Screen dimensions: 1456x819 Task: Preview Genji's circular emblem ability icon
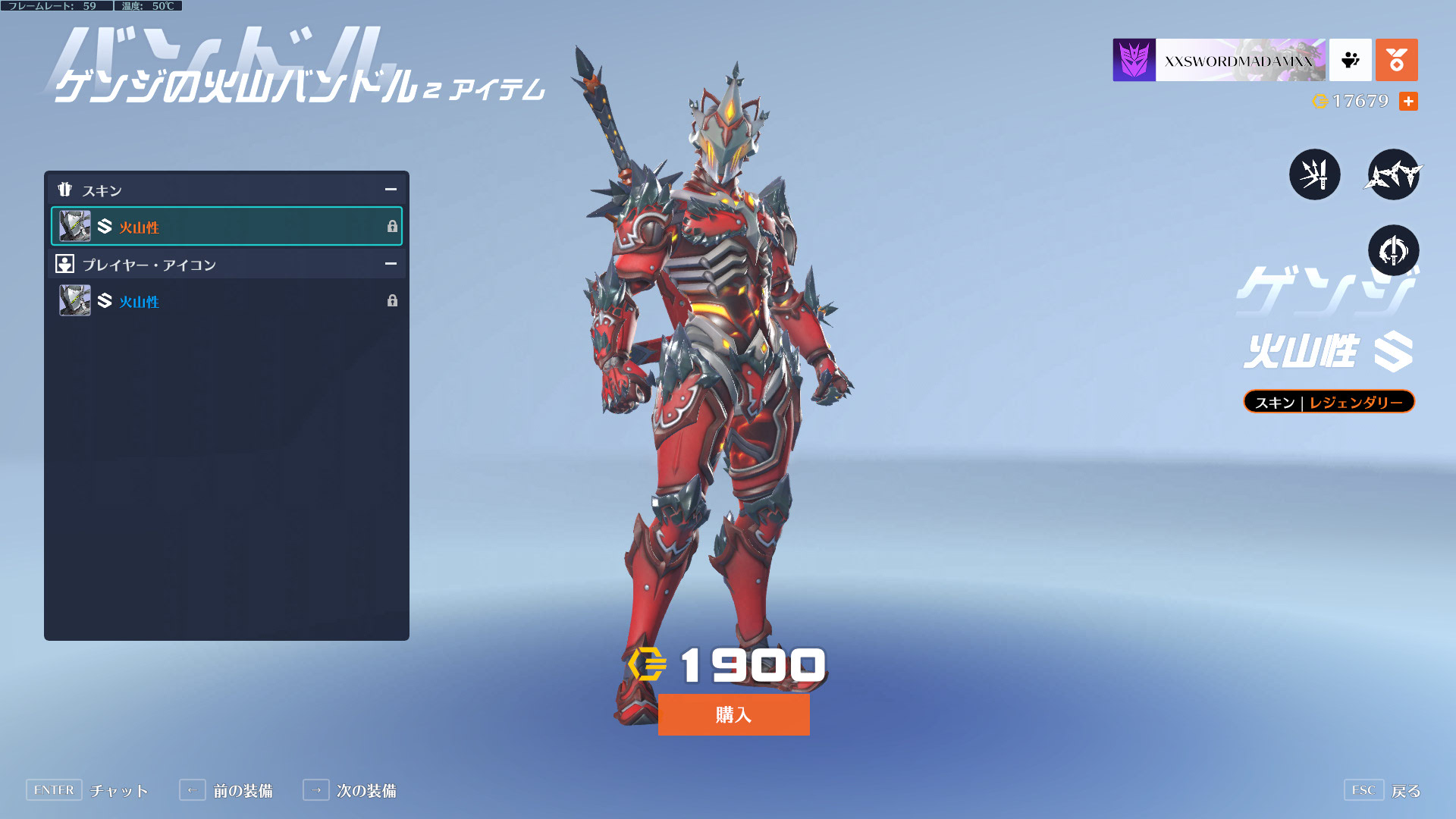[1393, 250]
